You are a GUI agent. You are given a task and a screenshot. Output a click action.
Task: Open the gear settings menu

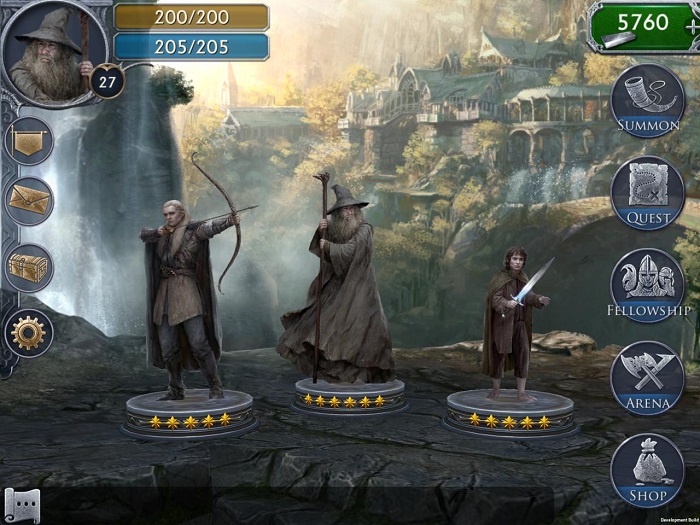click(x=28, y=331)
